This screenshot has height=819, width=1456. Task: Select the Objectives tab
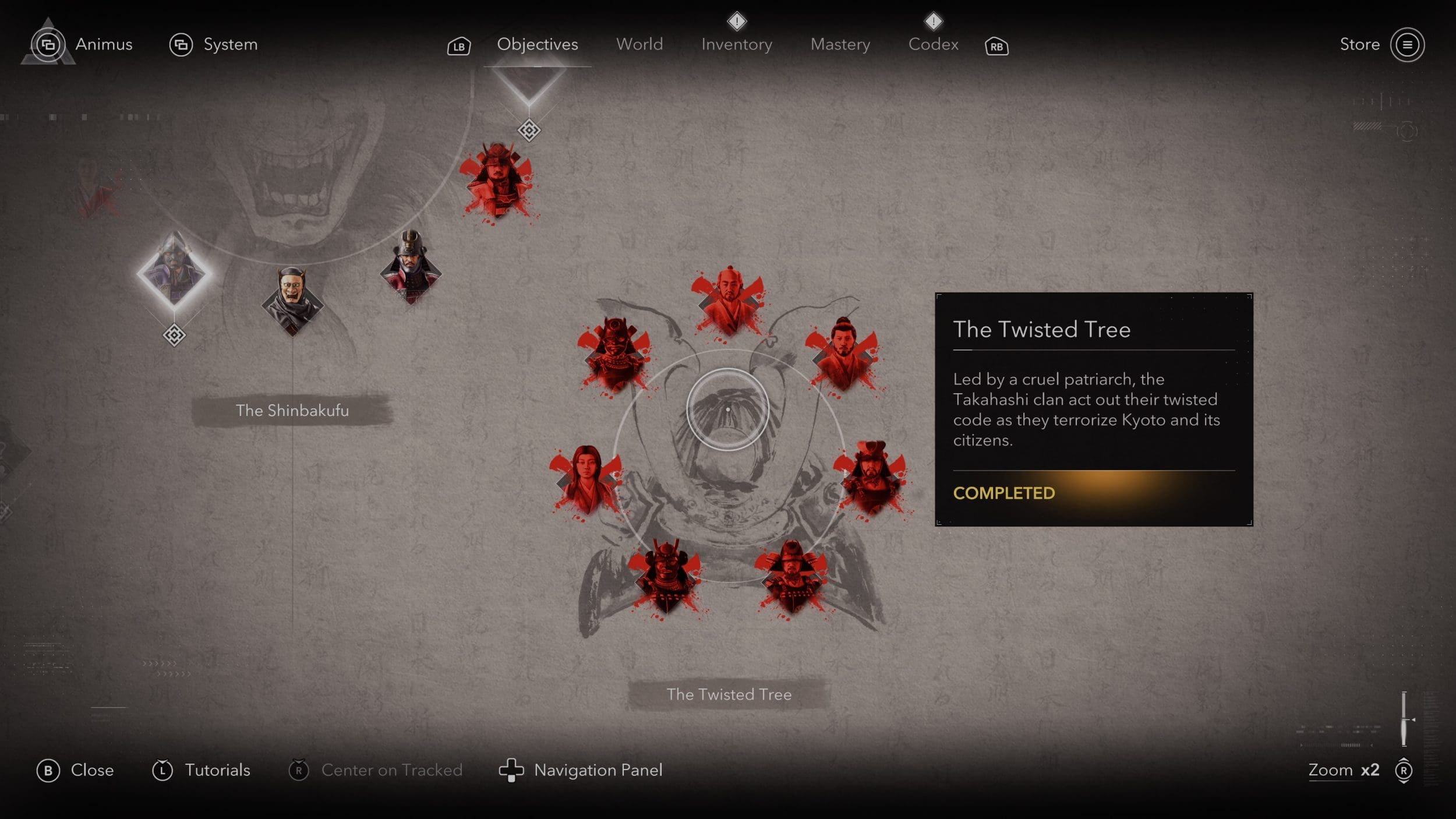(x=537, y=44)
